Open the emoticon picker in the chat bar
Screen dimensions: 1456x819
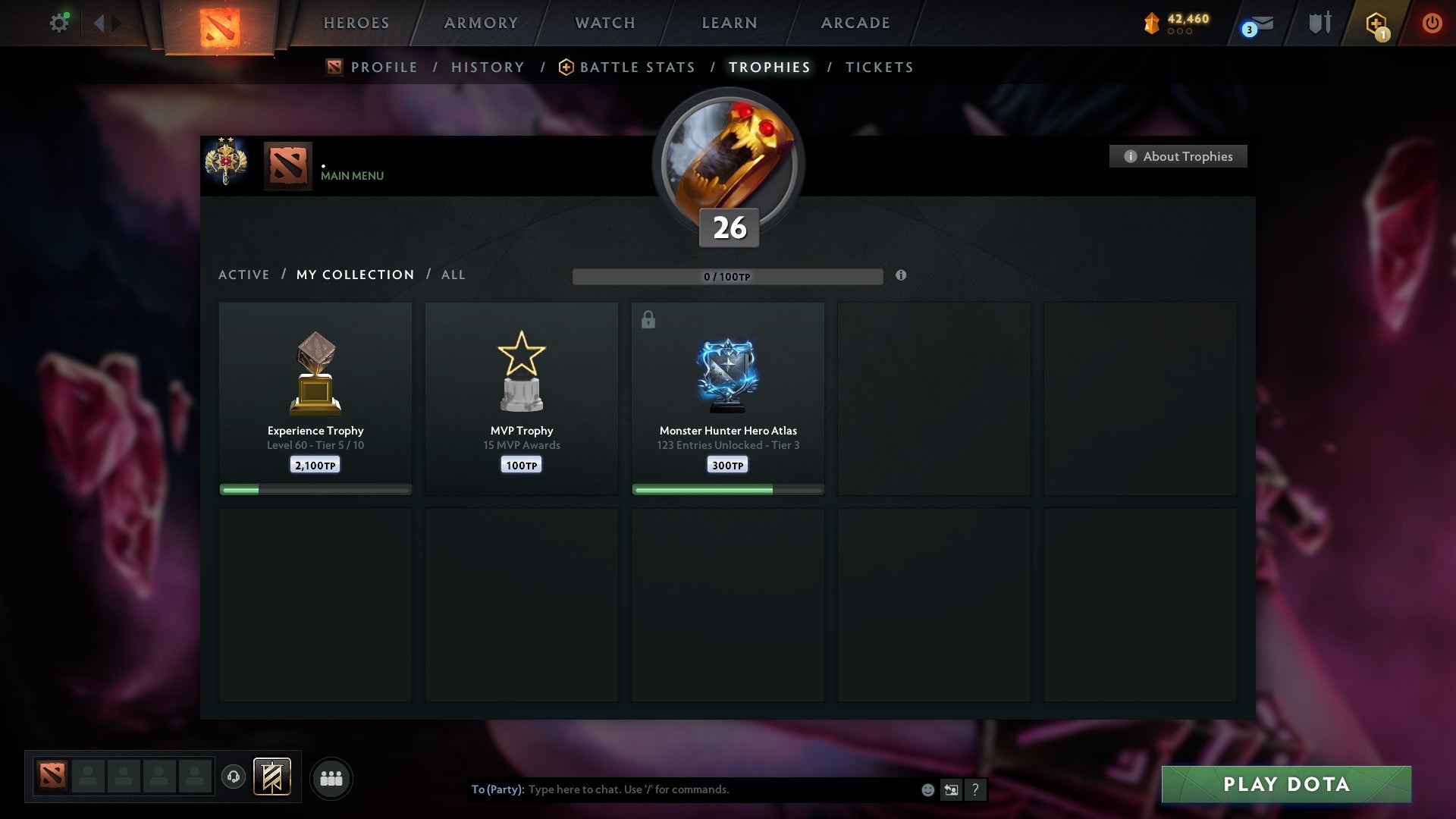click(927, 789)
